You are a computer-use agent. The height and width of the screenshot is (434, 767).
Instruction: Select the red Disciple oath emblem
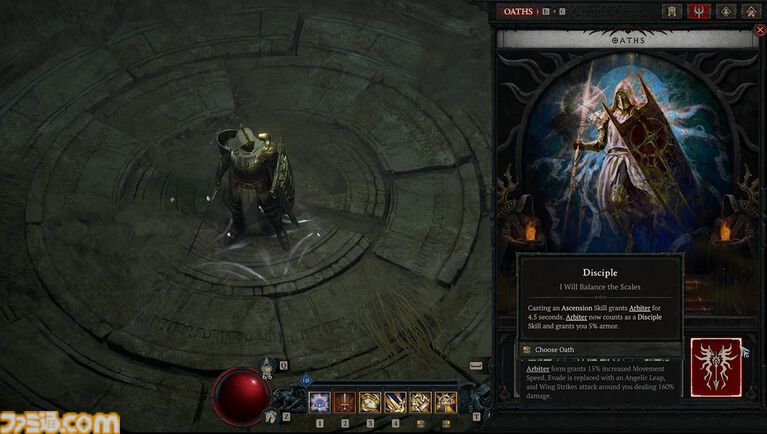715,366
